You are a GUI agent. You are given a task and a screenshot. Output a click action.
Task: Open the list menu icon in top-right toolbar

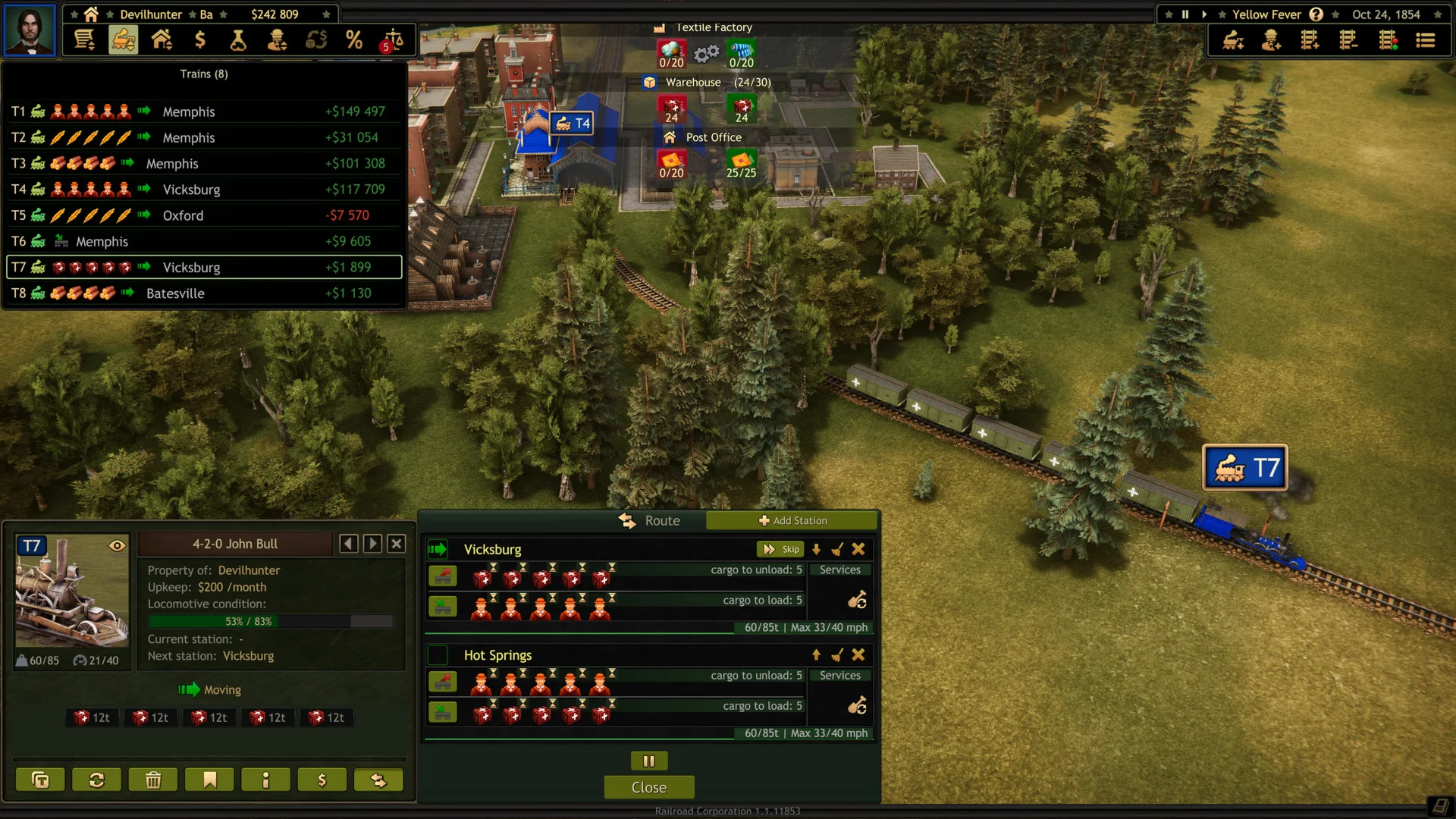(1425, 40)
